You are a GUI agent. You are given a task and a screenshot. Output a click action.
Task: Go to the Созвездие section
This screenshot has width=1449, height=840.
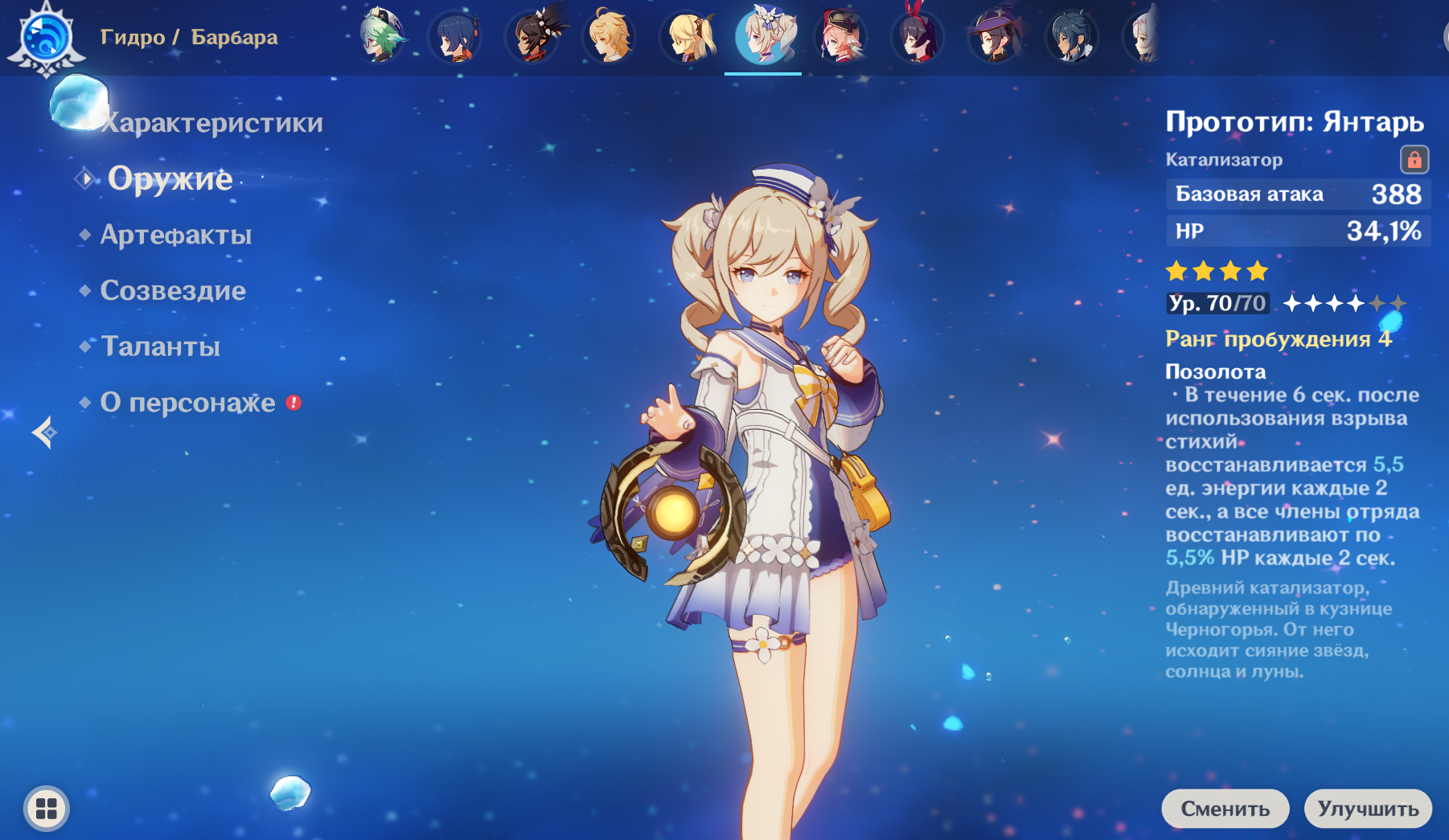click(173, 290)
